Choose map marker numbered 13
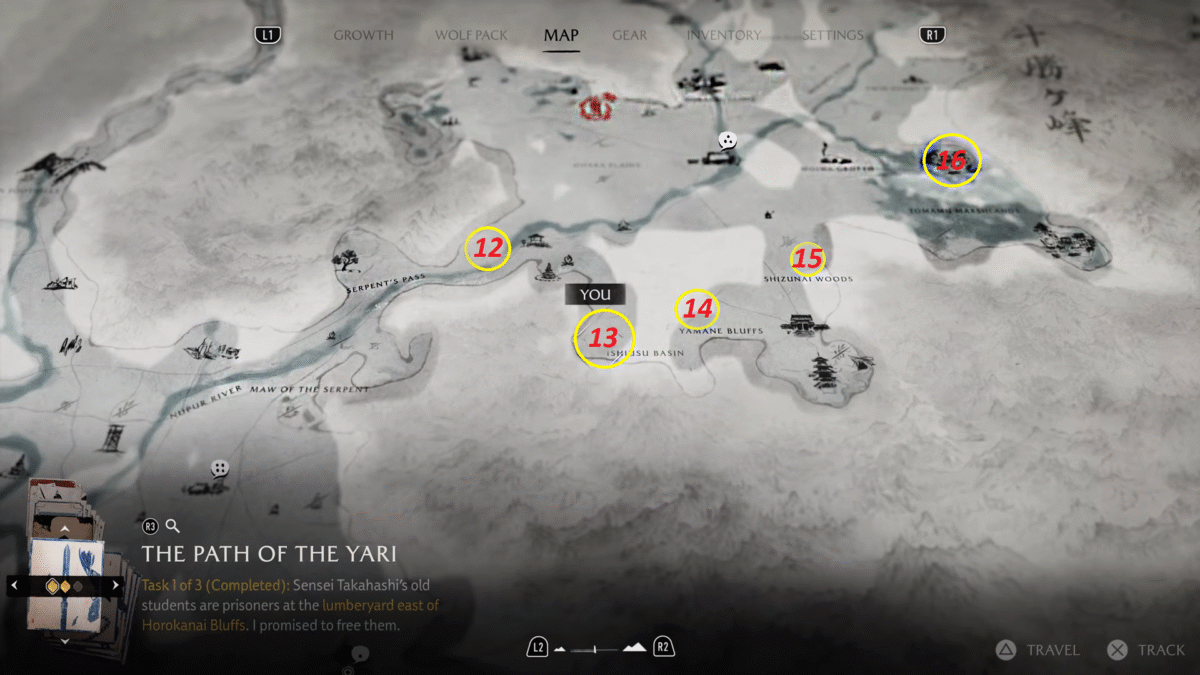Image resolution: width=1200 pixels, height=675 pixels. (604, 339)
